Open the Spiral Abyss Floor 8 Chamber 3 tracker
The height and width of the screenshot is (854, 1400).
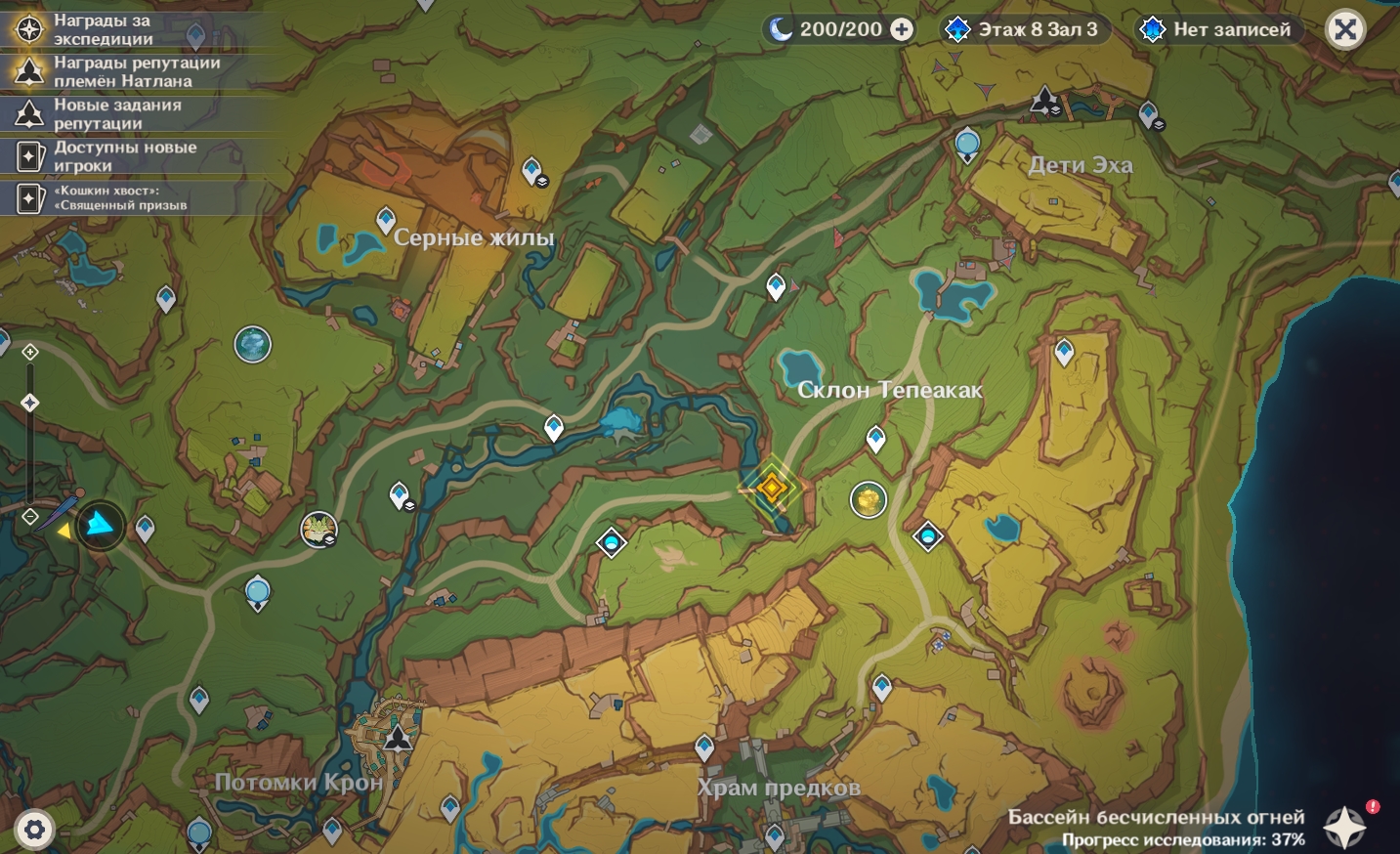[x=1023, y=29]
